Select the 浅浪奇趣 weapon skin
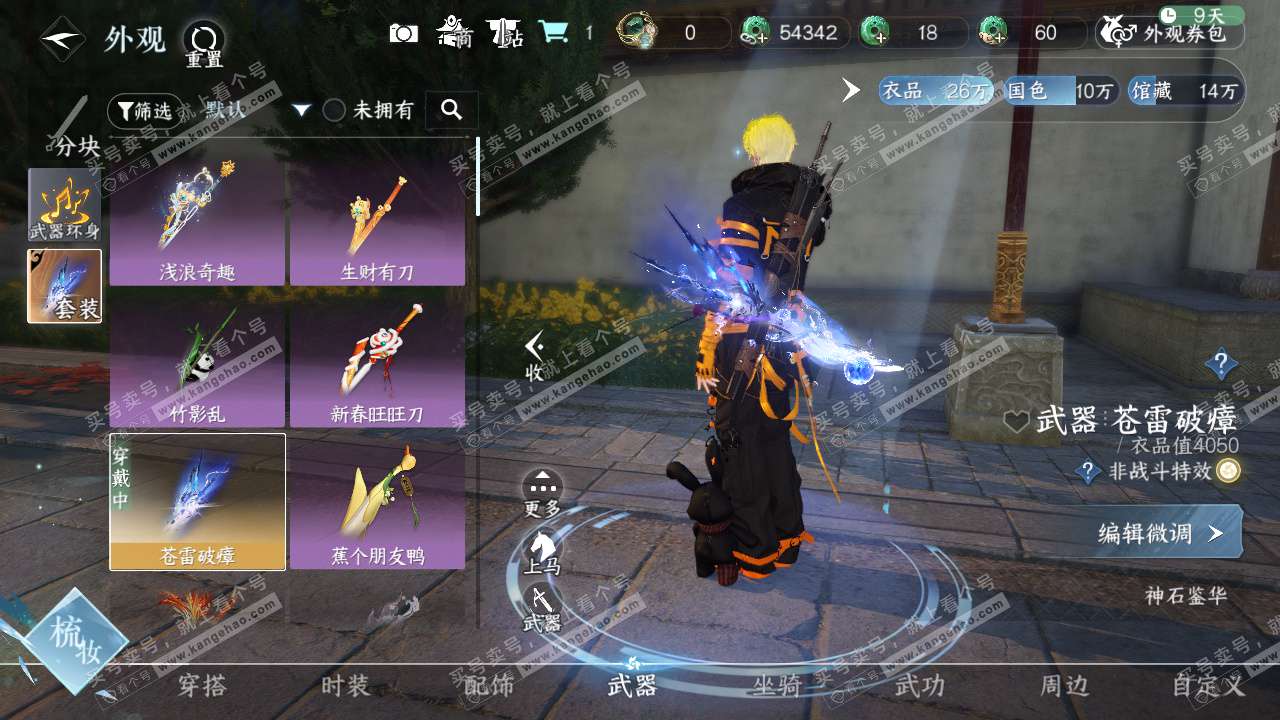 click(x=197, y=222)
